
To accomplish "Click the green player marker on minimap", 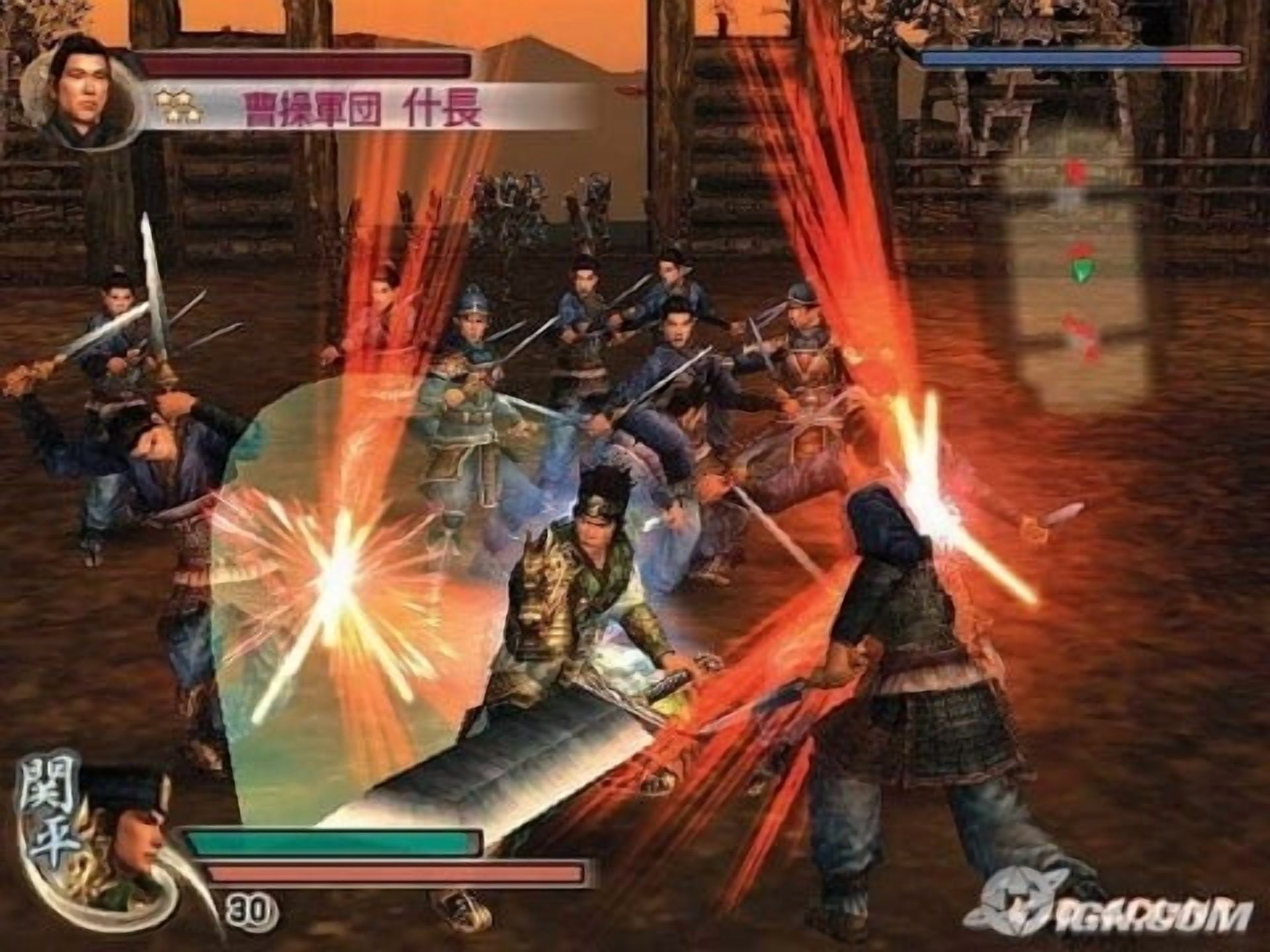I will click(1081, 270).
